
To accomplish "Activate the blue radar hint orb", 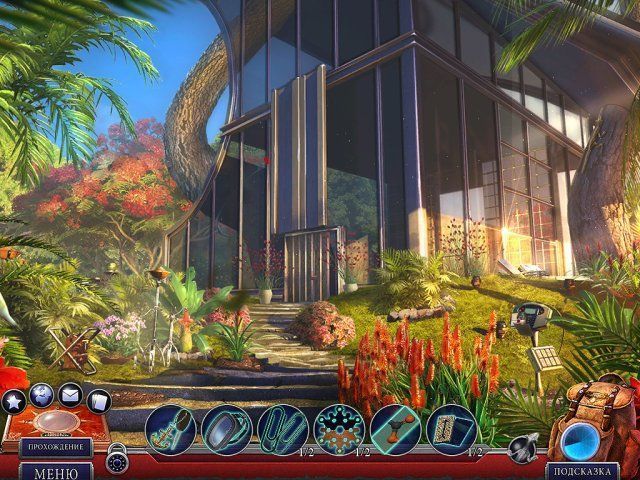I will click(x=579, y=438).
